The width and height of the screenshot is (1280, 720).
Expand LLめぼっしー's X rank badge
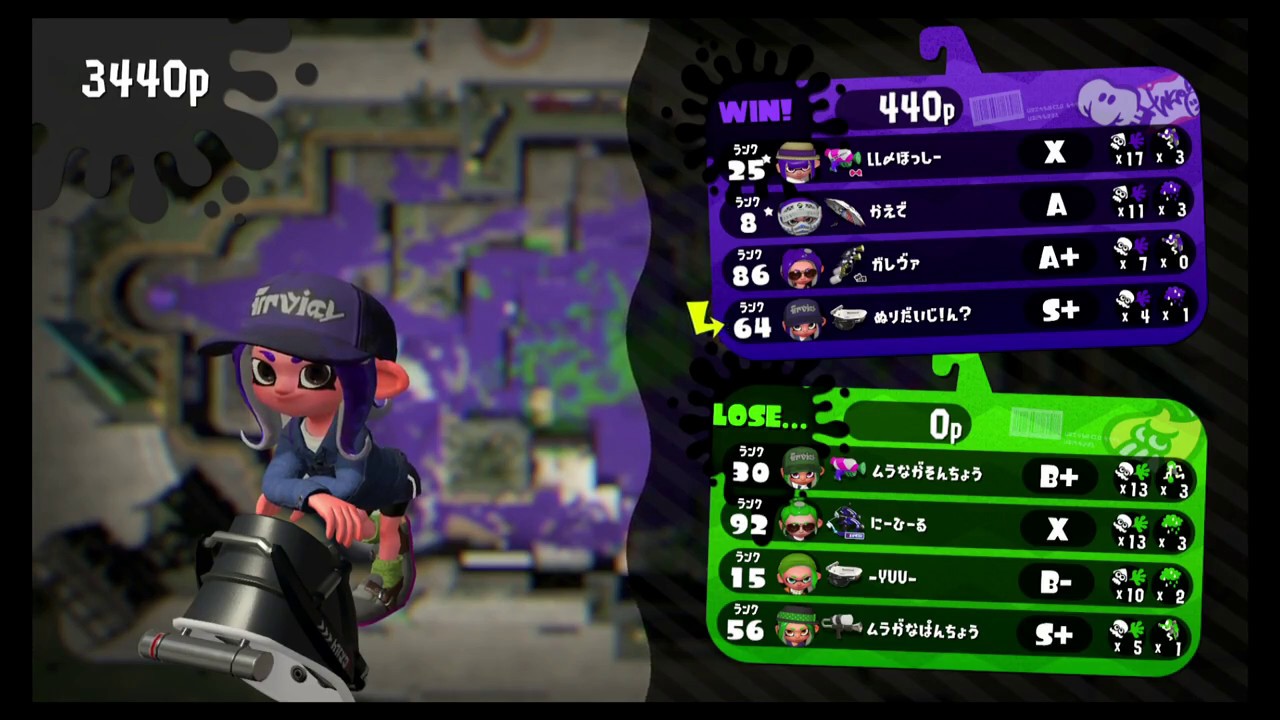coord(1055,153)
